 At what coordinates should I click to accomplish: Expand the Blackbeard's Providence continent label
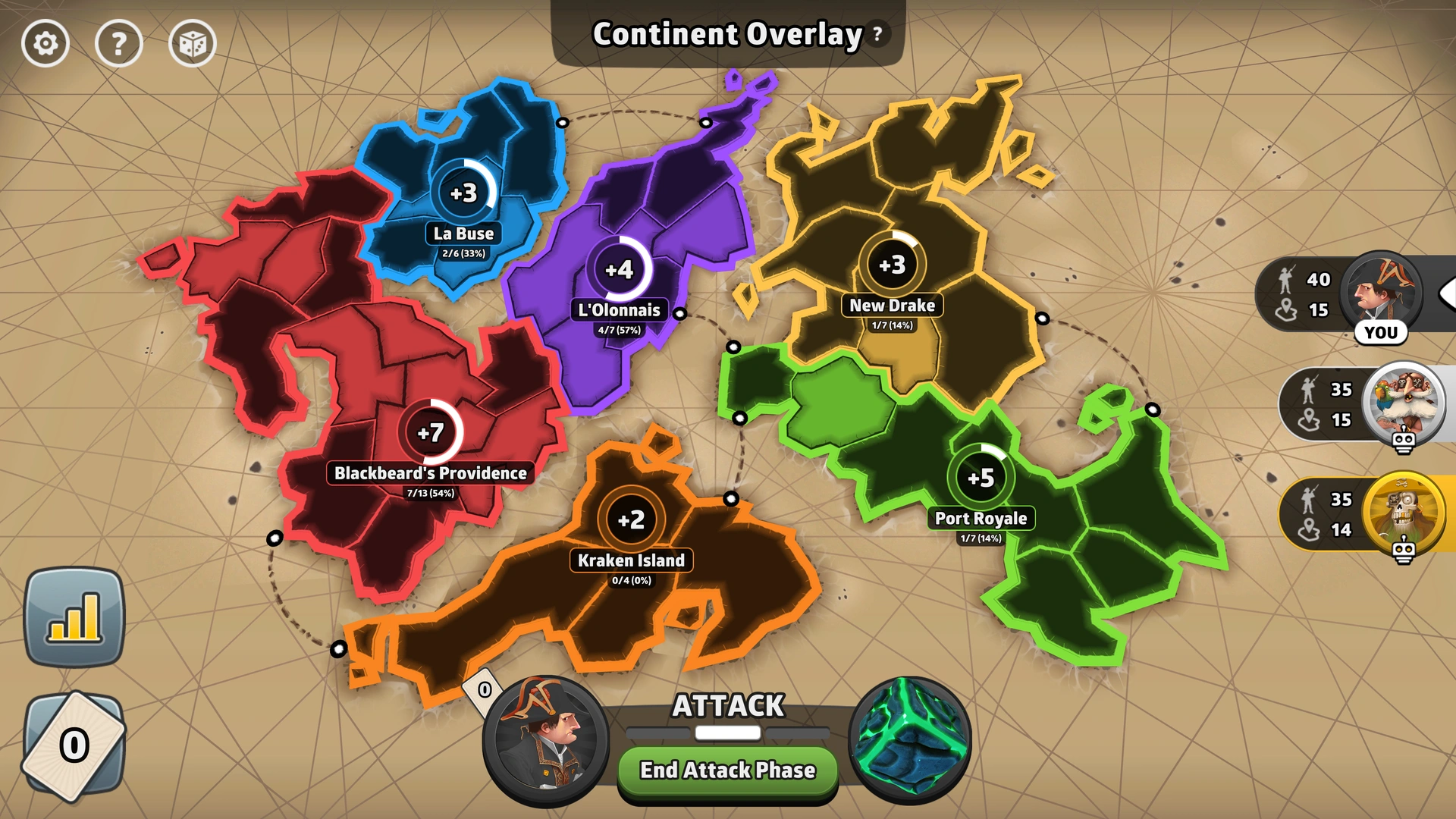tap(430, 473)
